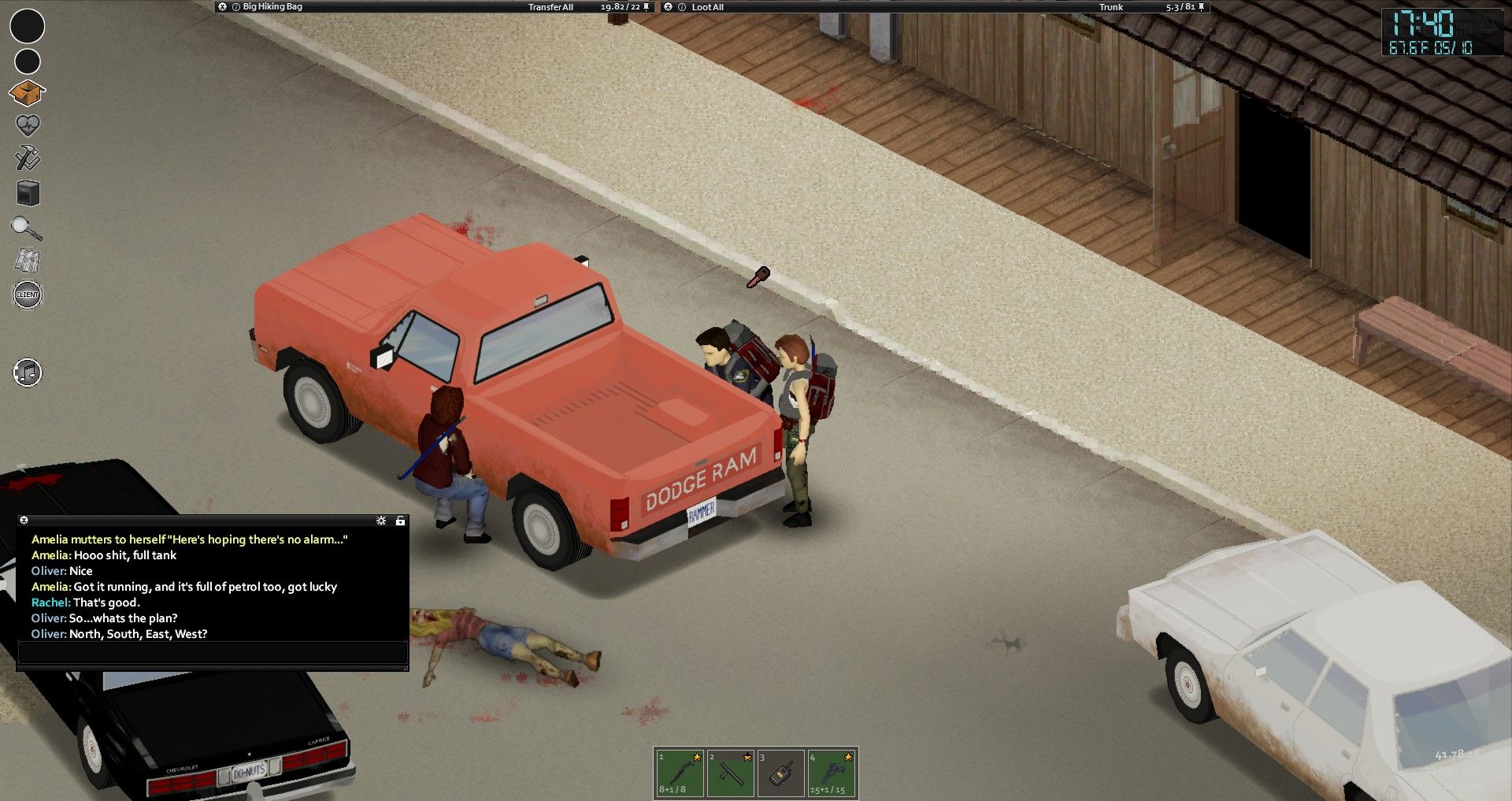1512x801 pixels.
Task: Close the Trunk loot window
Action: click(669, 7)
